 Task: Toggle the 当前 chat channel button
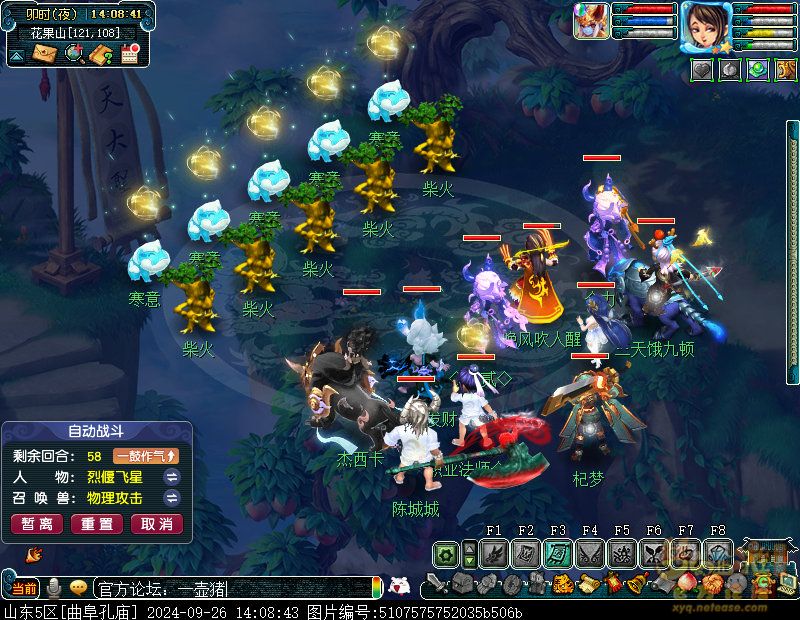click(x=24, y=587)
